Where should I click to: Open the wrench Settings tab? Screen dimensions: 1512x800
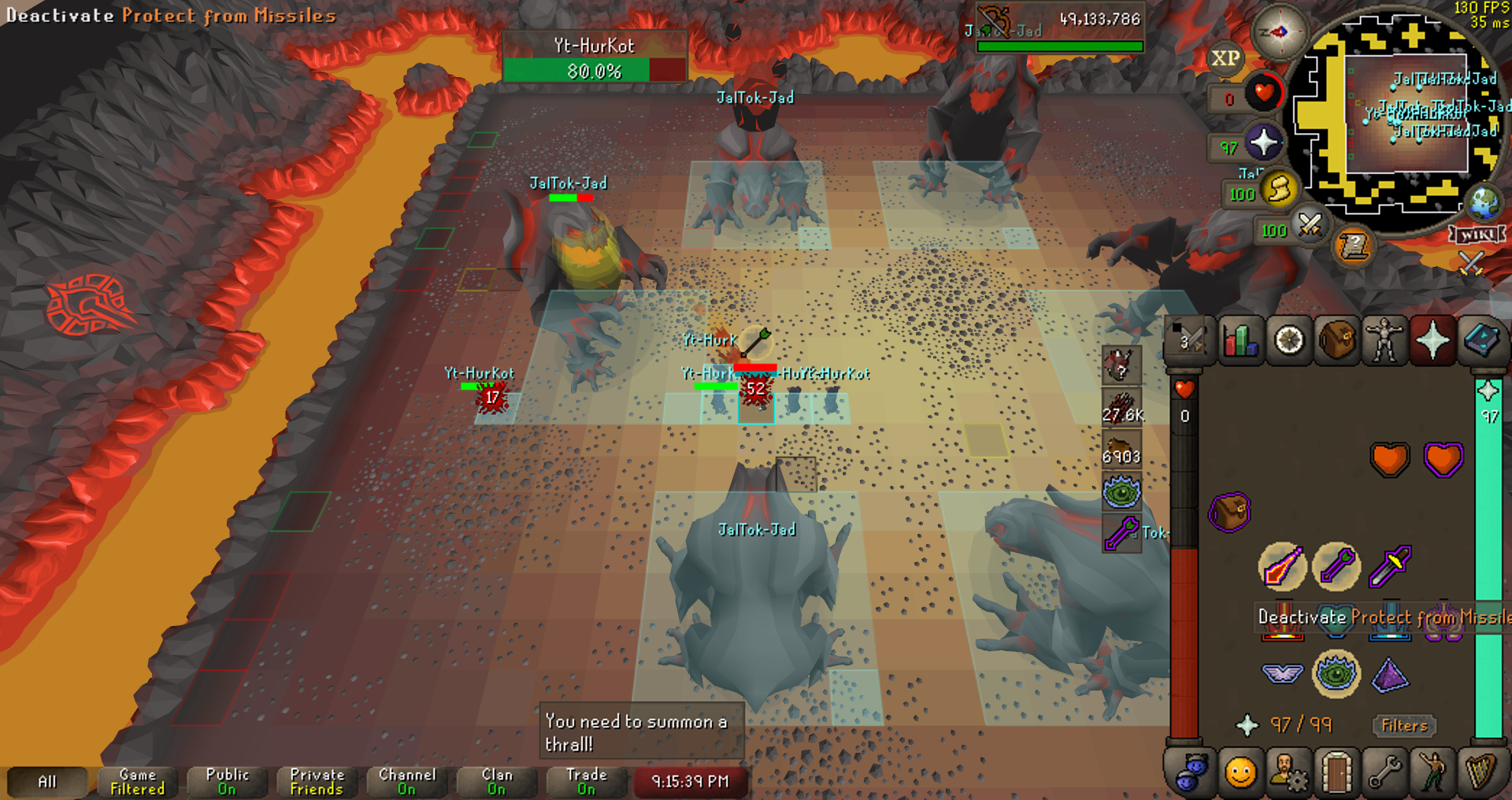point(1384,772)
